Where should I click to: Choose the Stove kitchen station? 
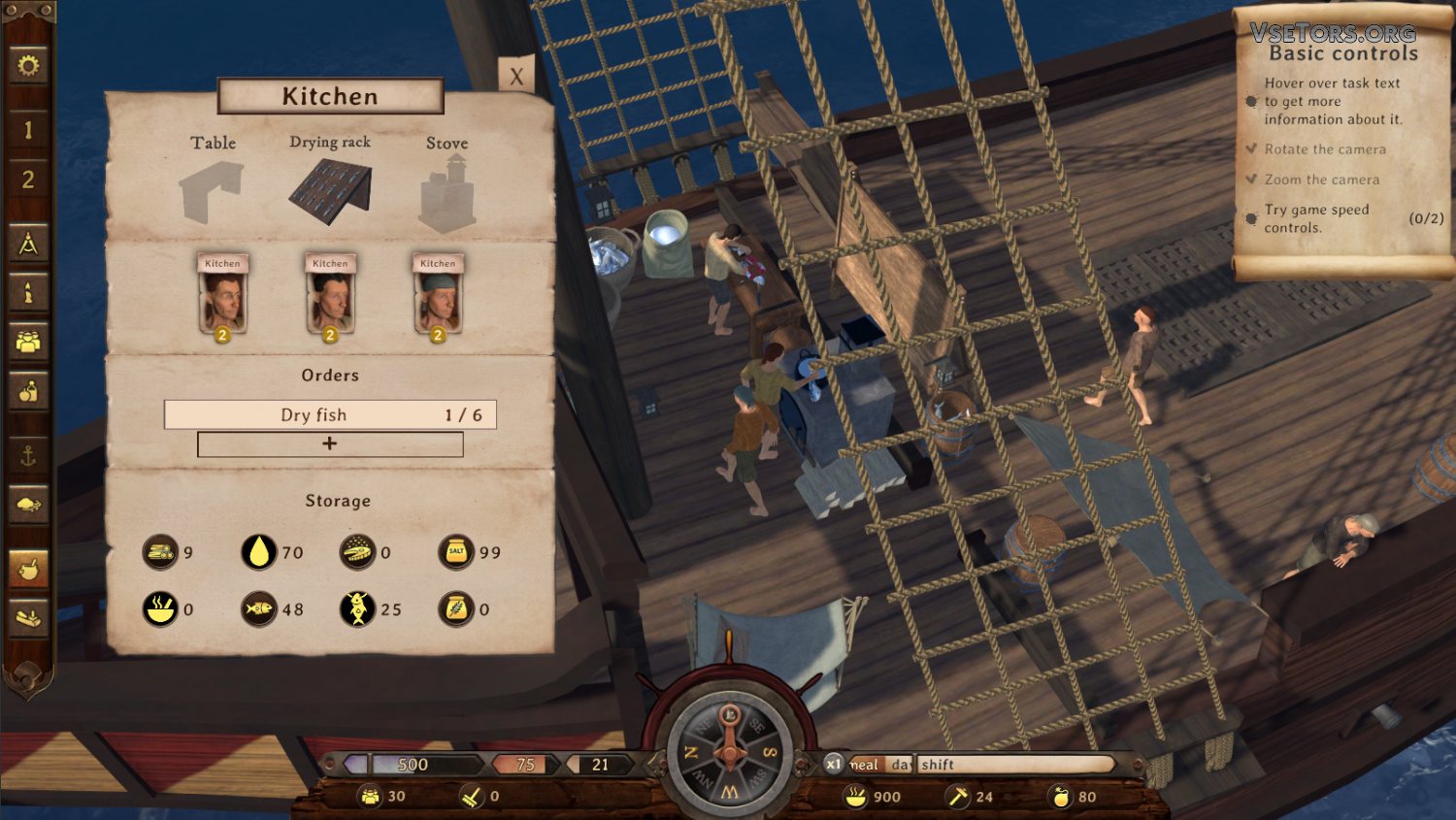[x=447, y=196]
